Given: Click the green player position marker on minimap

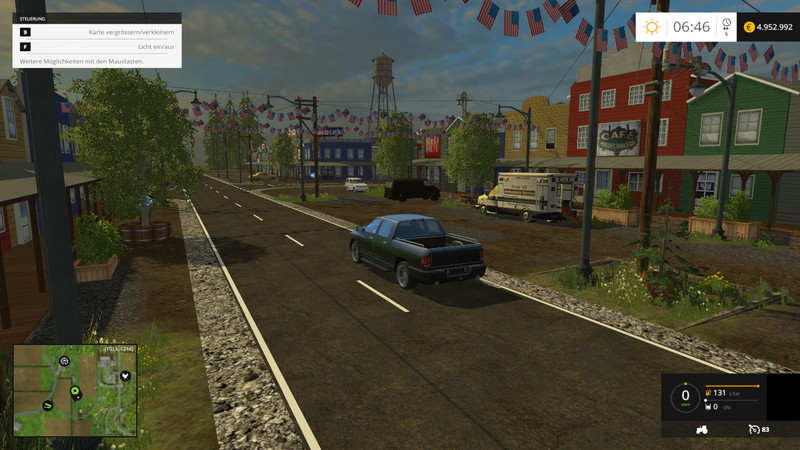Looking at the screenshot, I should click(74, 390).
